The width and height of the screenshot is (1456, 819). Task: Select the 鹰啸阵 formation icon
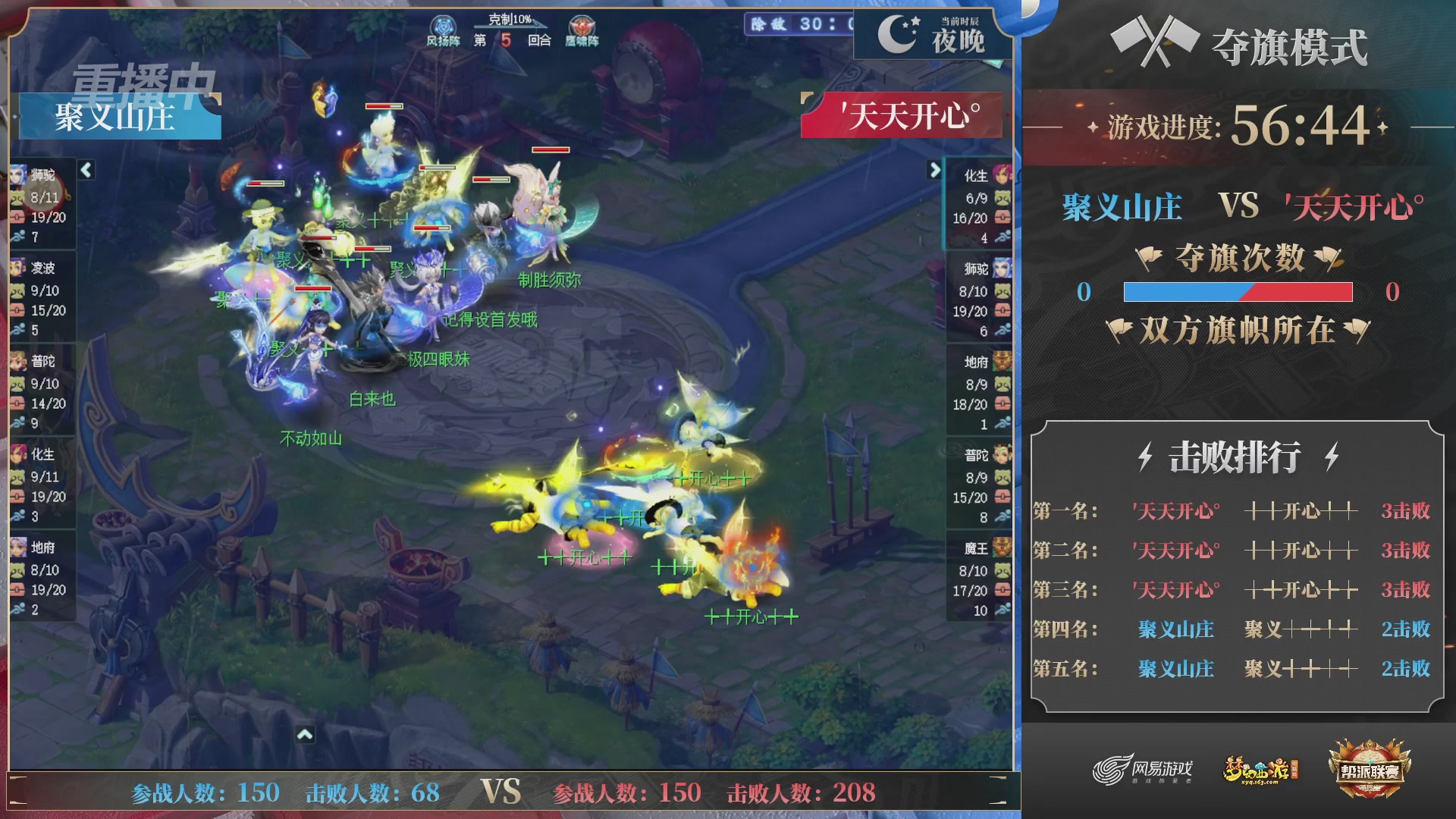pyautogui.click(x=582, y=26)
